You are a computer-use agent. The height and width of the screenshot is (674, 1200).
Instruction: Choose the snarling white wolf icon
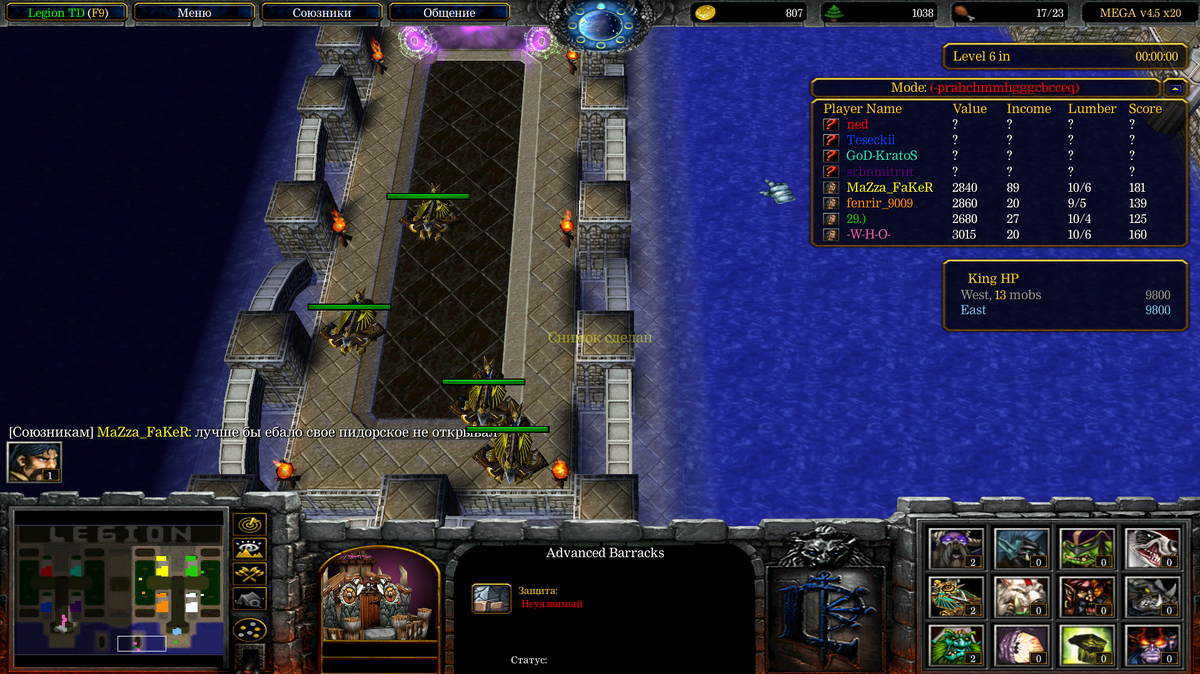point(1152,548)
